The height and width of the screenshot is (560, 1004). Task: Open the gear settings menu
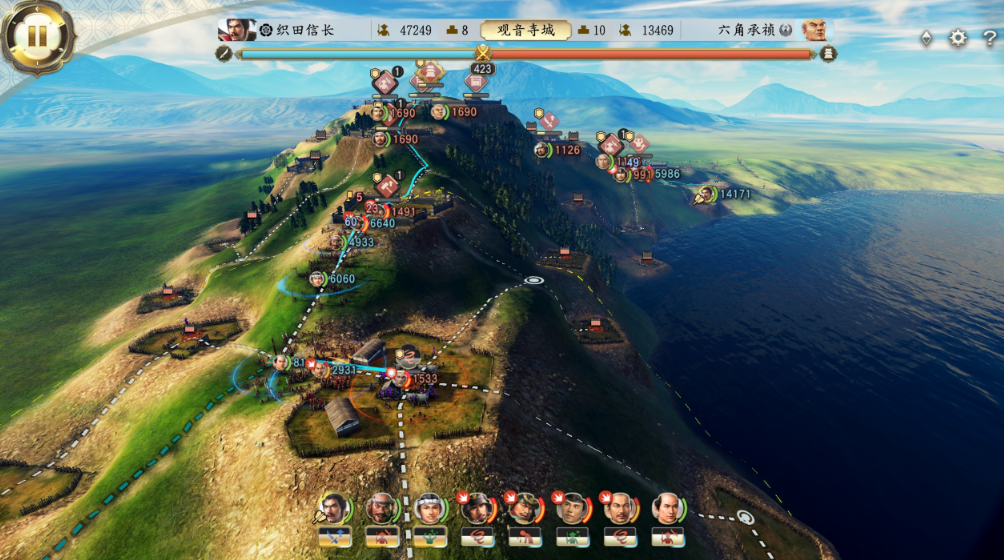pos(958,38)
